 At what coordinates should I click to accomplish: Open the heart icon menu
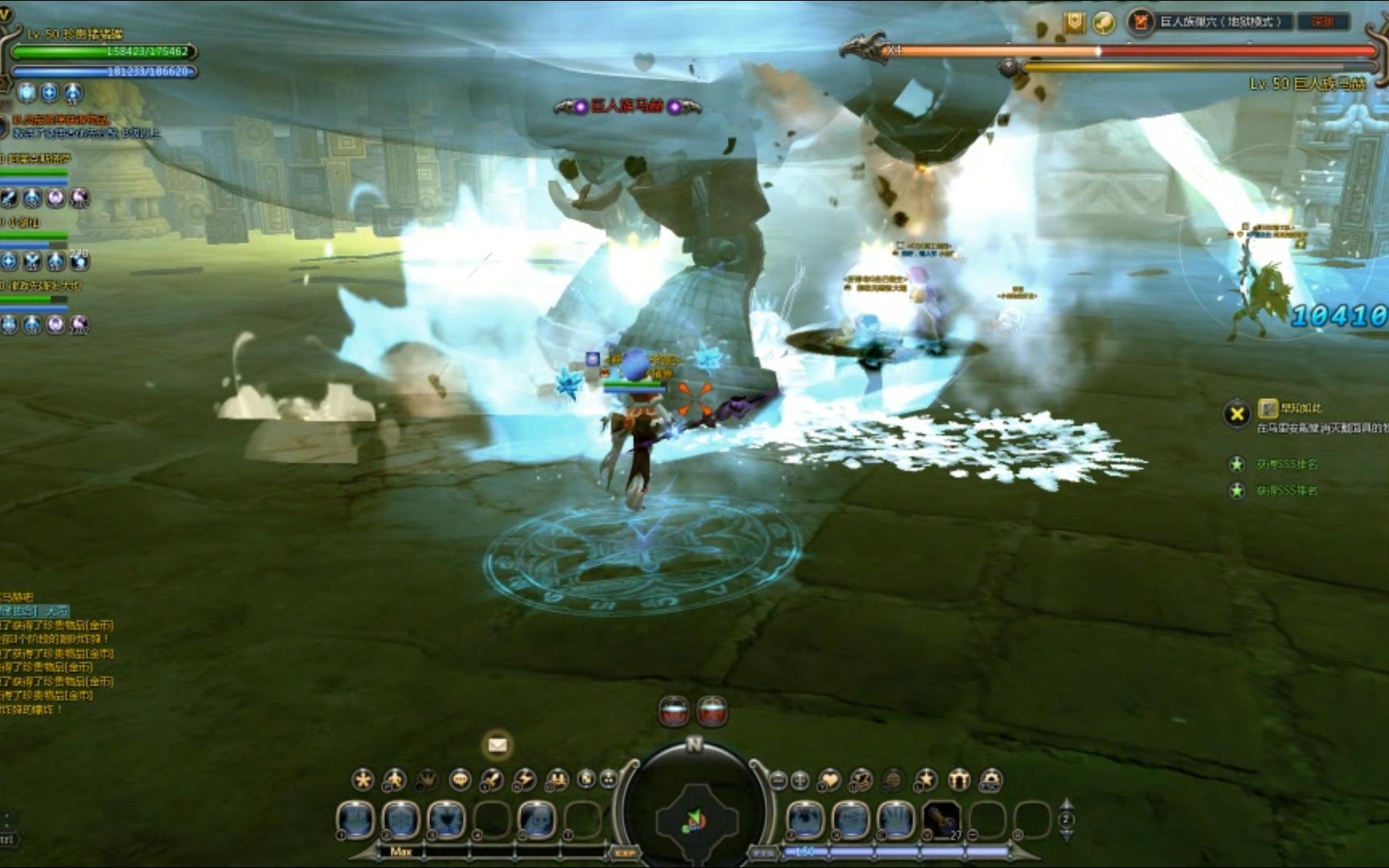pos(829,780)
